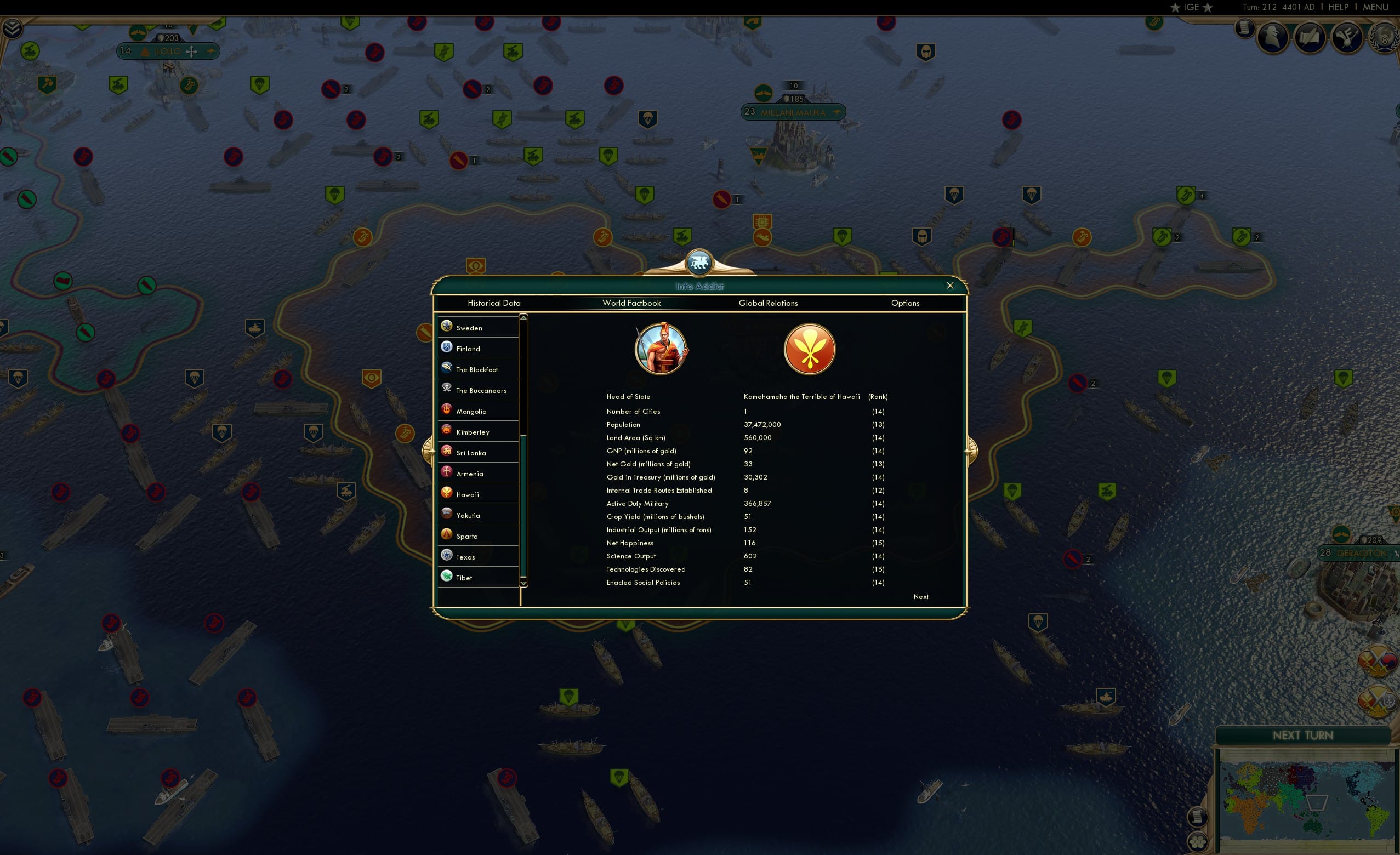1400x855 pixels.
Task: Click Sparta's red emblem in the sidebar
Action: coord(447,533)
